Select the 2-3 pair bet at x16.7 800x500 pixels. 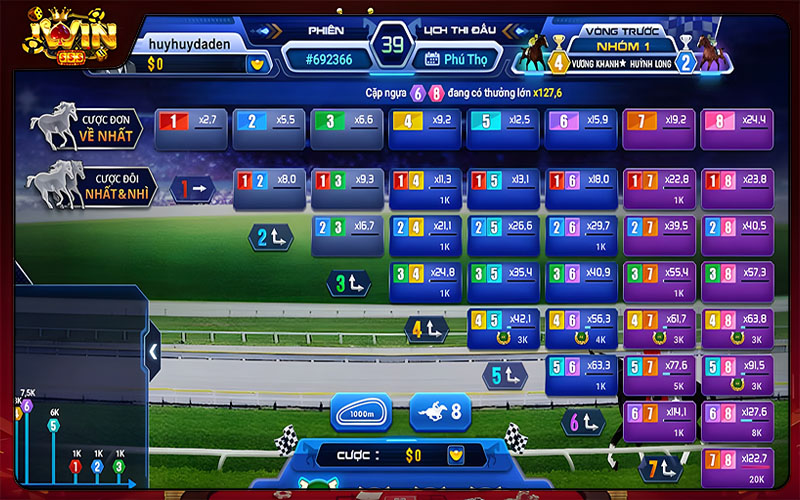[x=347, y=230]
